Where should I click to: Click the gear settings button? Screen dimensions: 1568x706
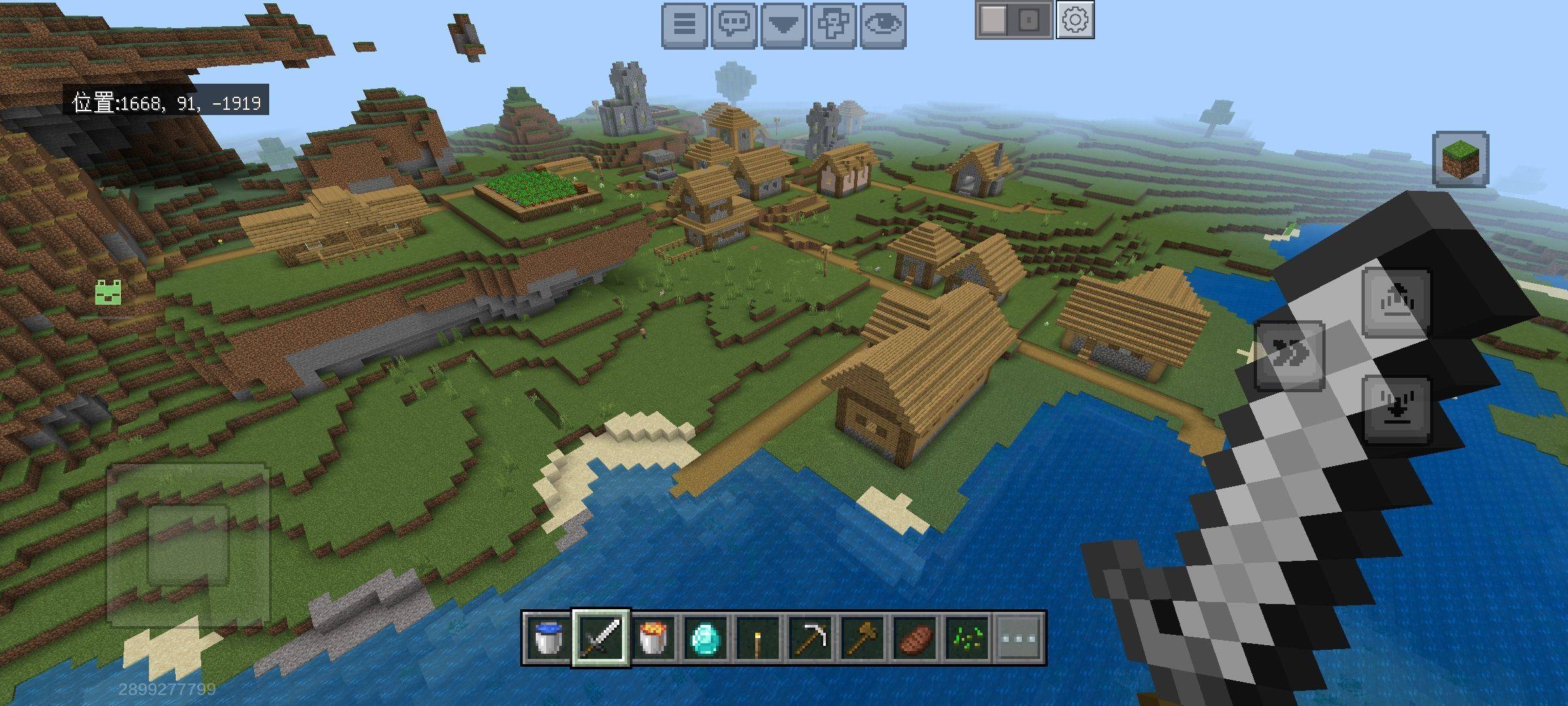click(1075, 21)
